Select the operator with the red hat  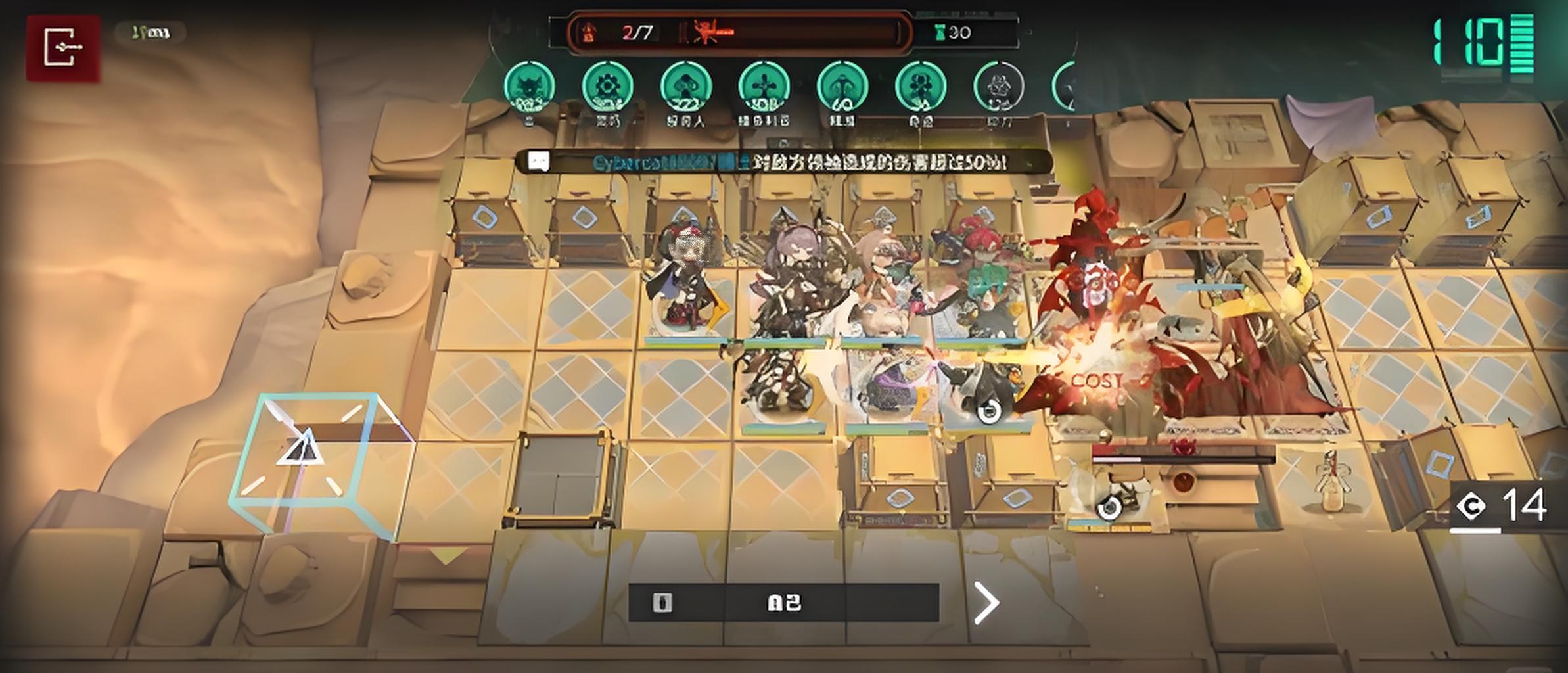pyautogui.click(x=685, y=283)
